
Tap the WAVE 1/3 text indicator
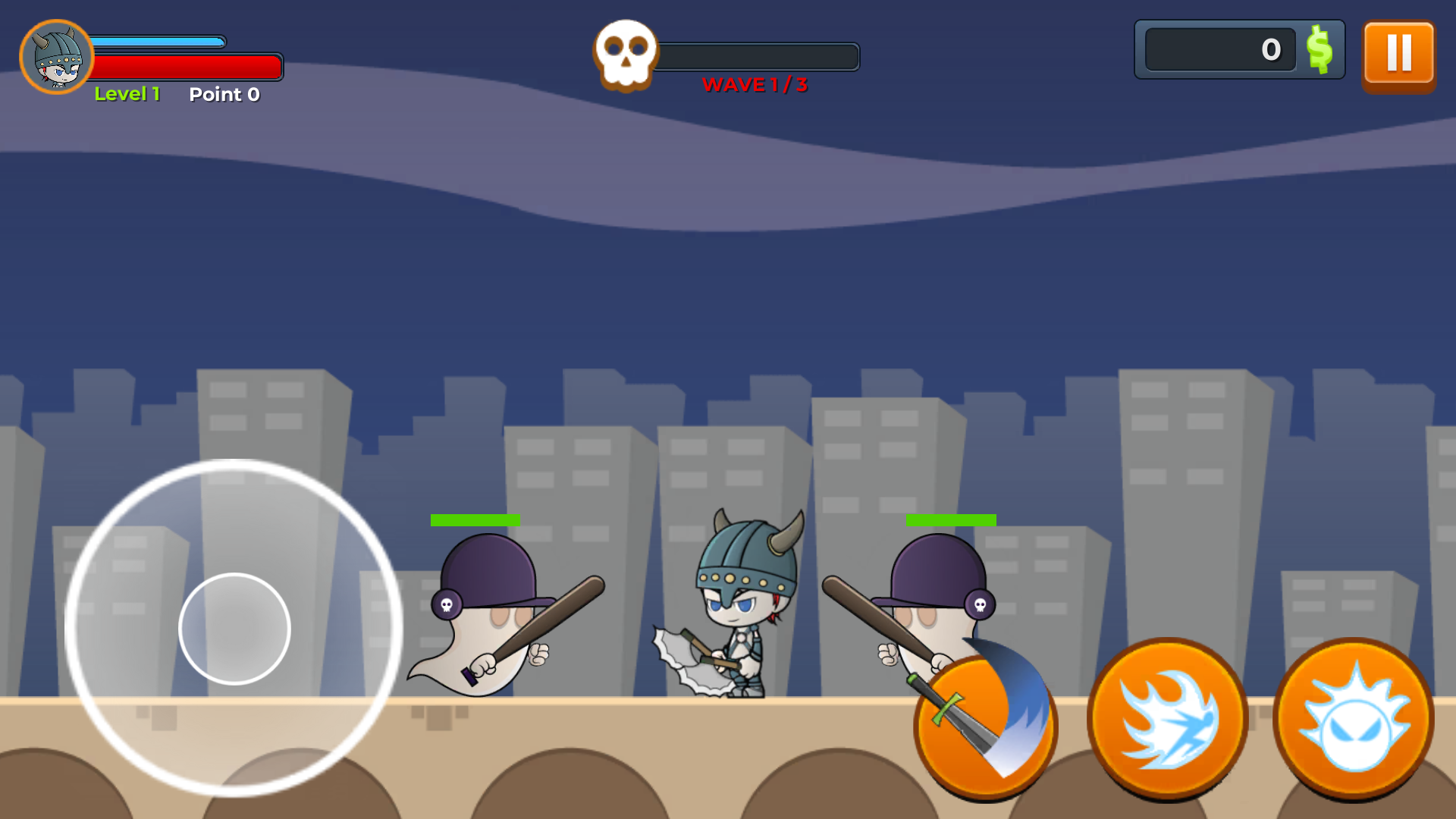pyautogui.click(x=755, y=85)
